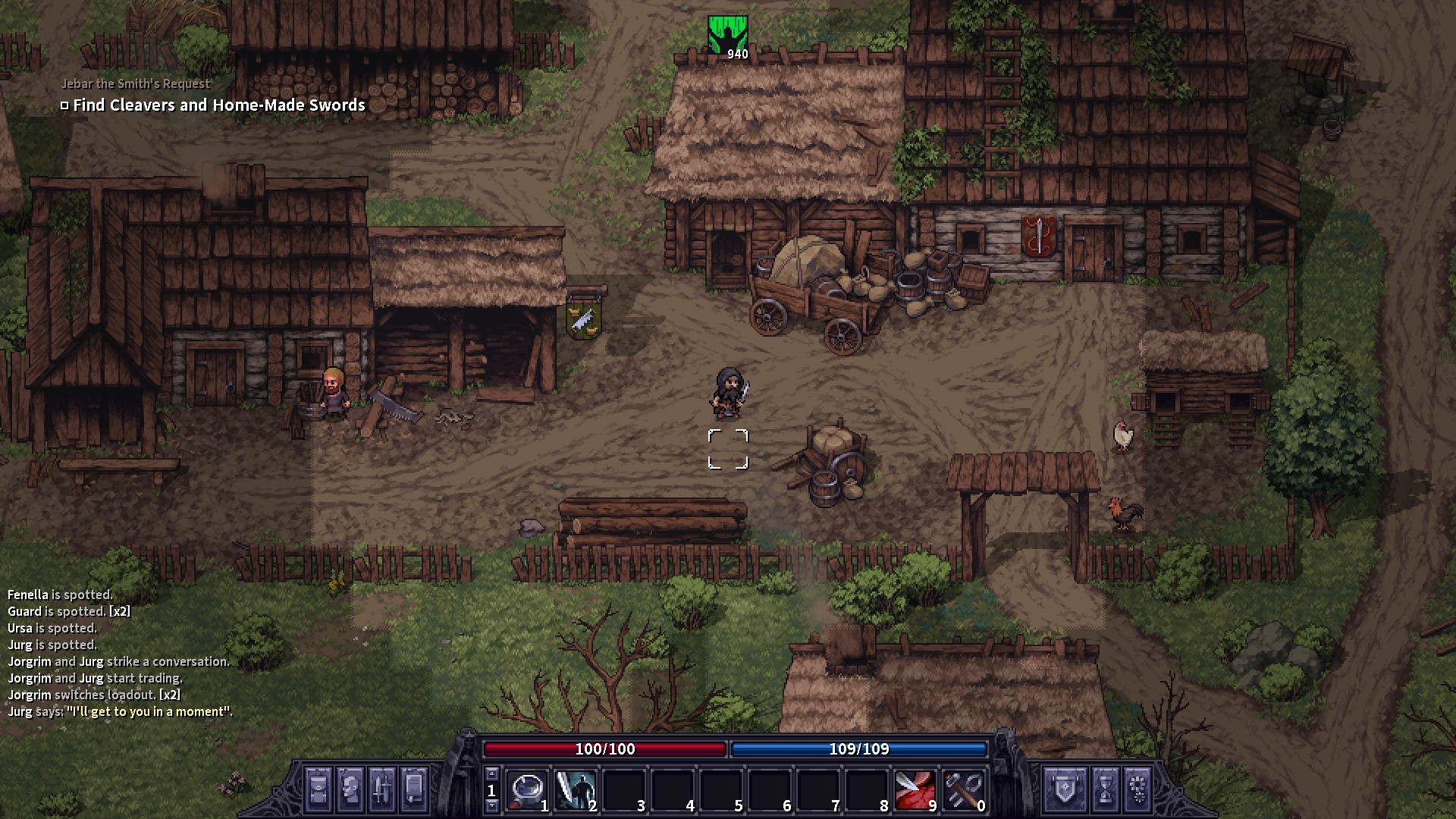
Task: Activate the sword stance skill in slot 2
Action: (576, 790)
